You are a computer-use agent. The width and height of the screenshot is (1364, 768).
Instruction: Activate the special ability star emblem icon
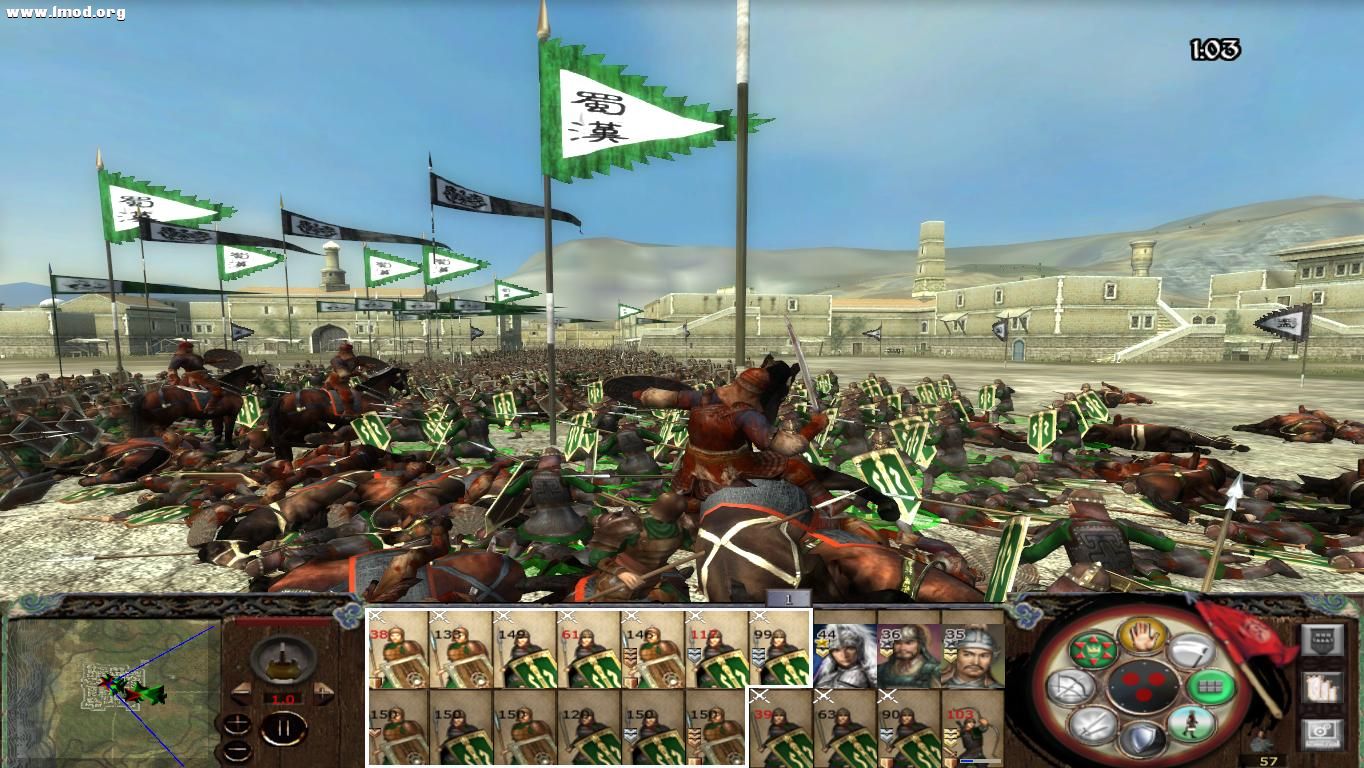tap(1093, 650)
